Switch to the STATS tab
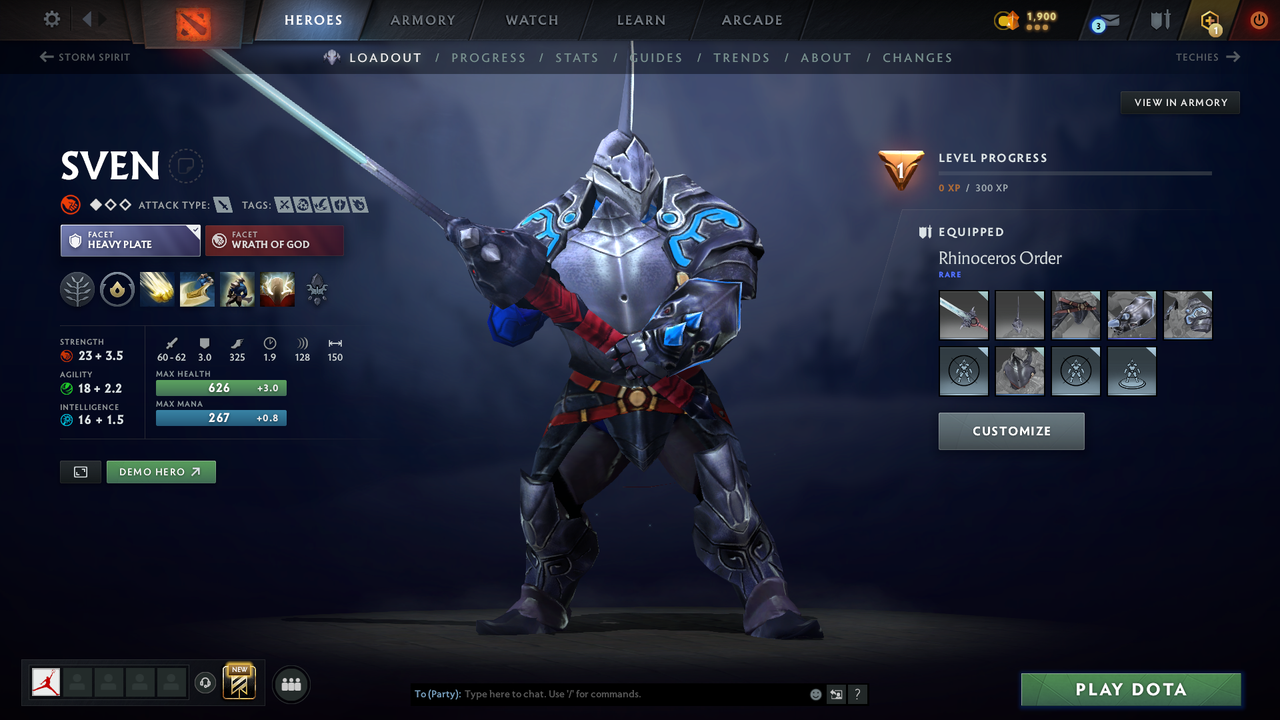 coord(577,57)
